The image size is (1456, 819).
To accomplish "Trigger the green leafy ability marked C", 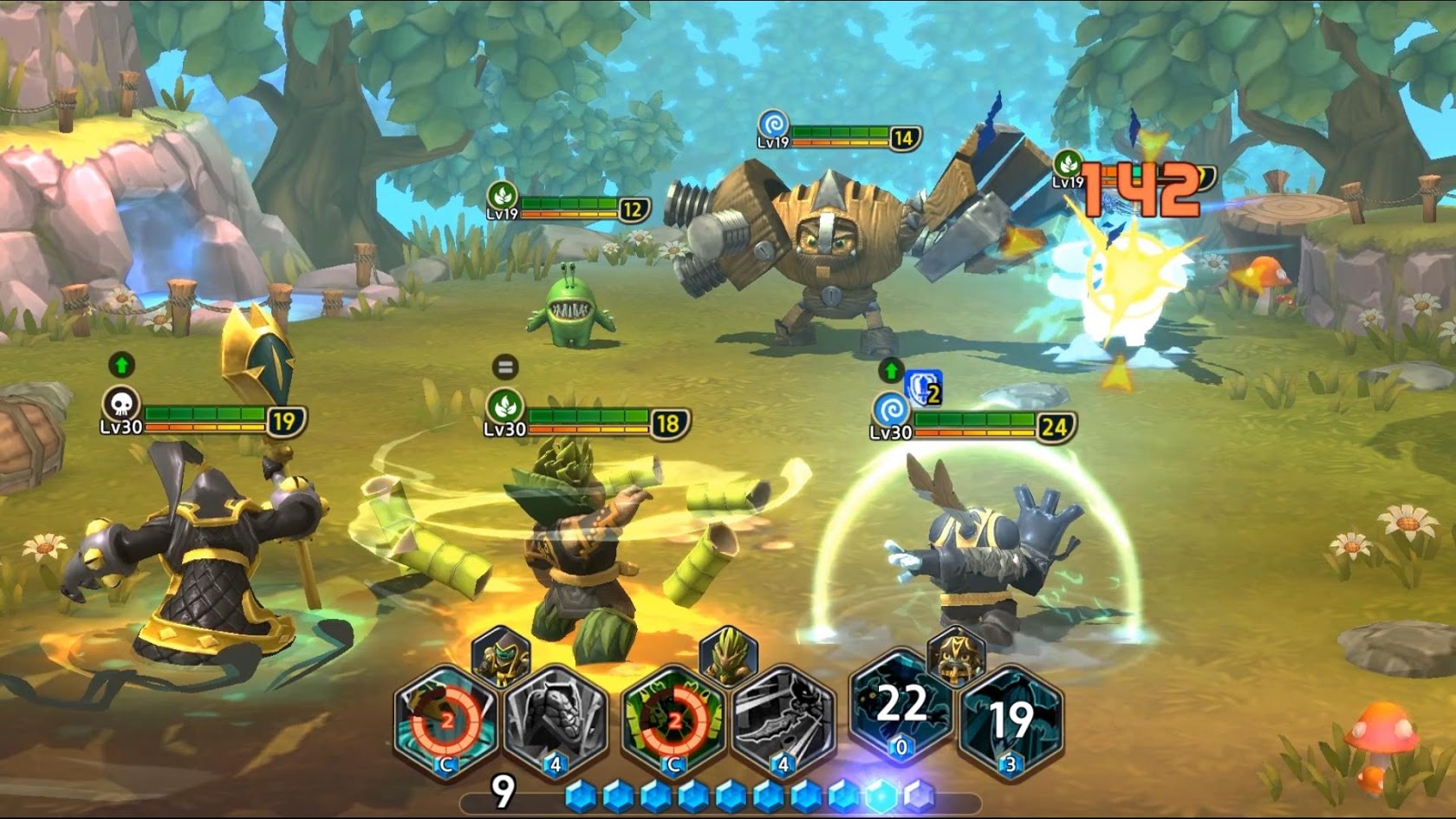I will (x=673, y=720).
